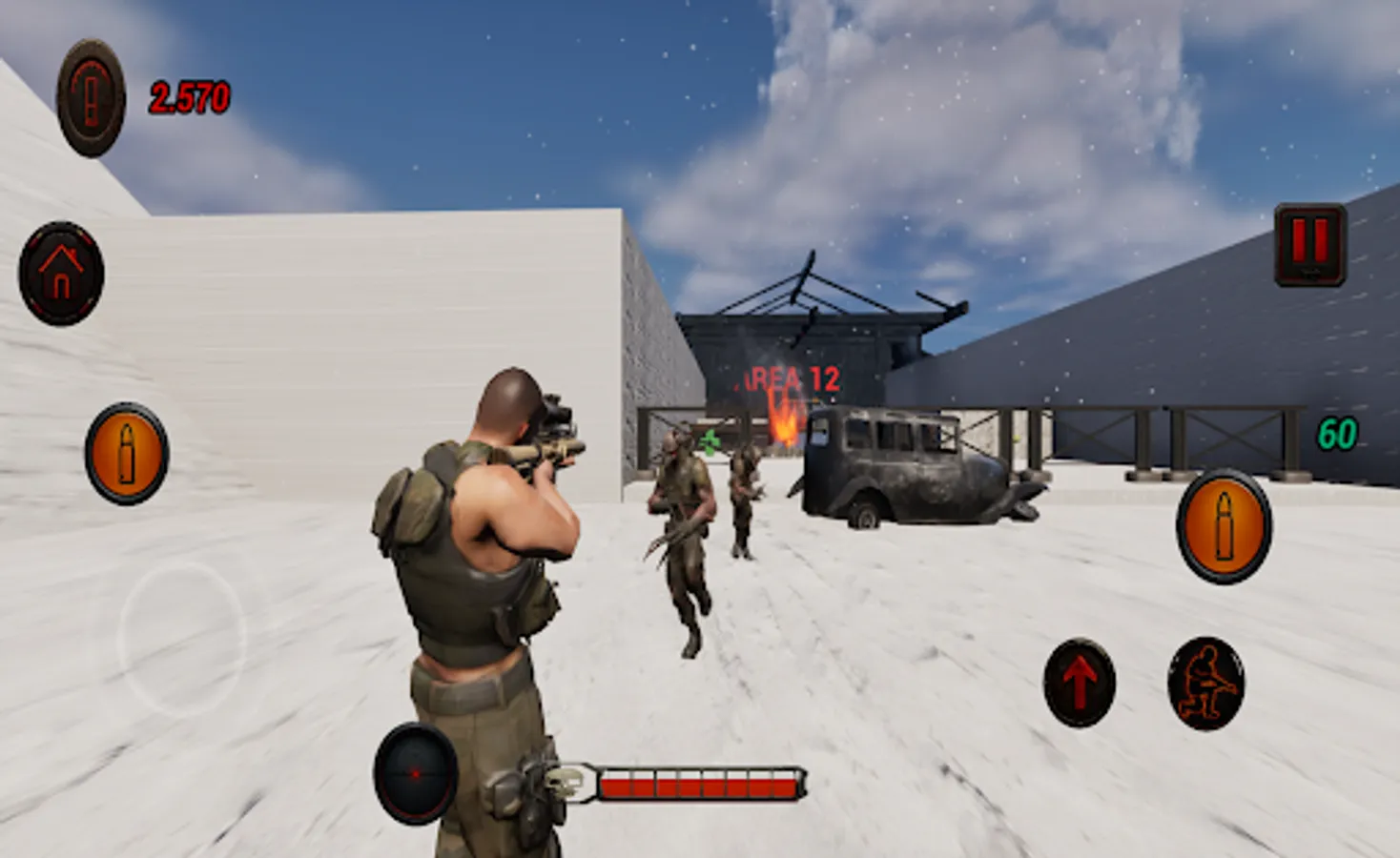The height and width of the screenshot is (858, 1400).
Task: Tap the virtual joystick circle on the left
Action: coord(184,634)
